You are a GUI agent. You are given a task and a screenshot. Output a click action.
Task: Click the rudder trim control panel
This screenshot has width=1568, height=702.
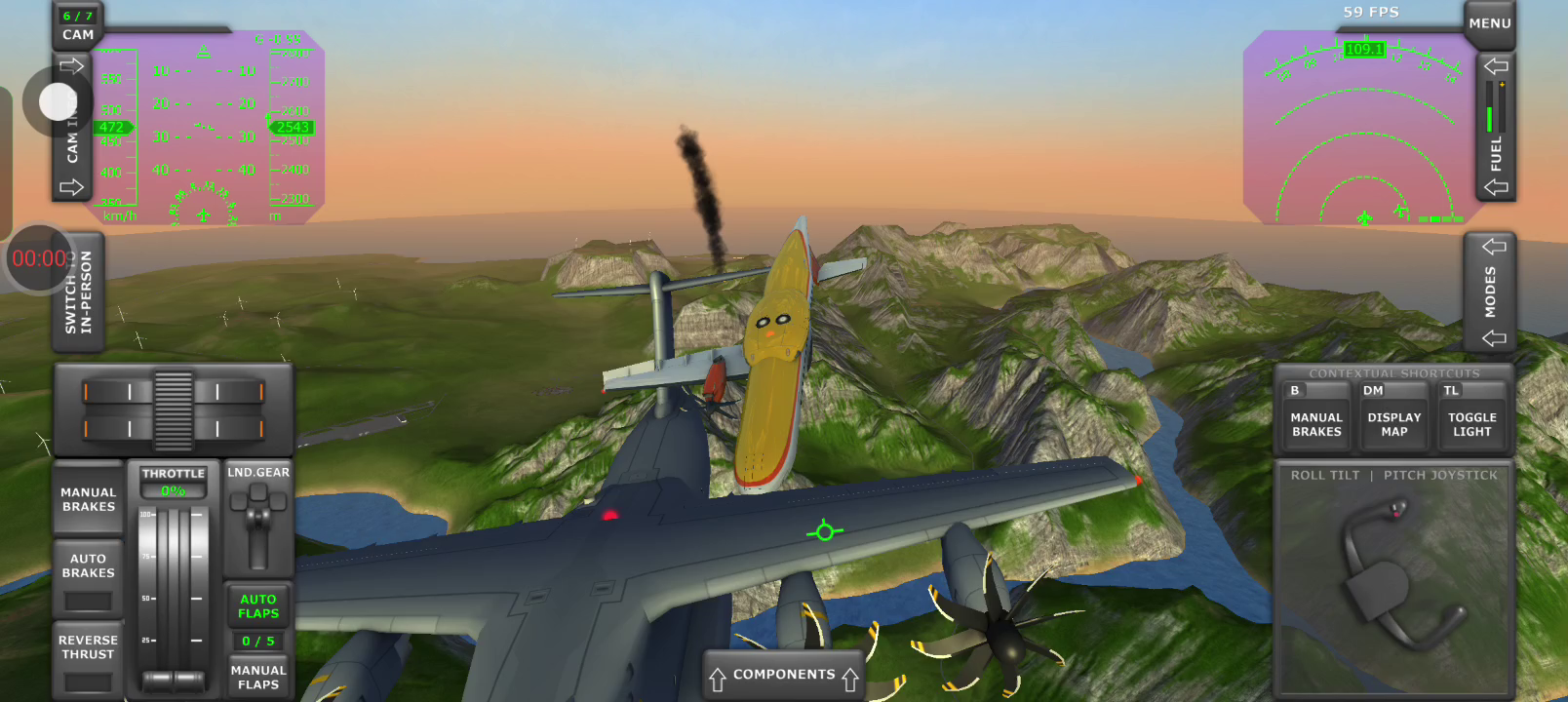(174, 409)
